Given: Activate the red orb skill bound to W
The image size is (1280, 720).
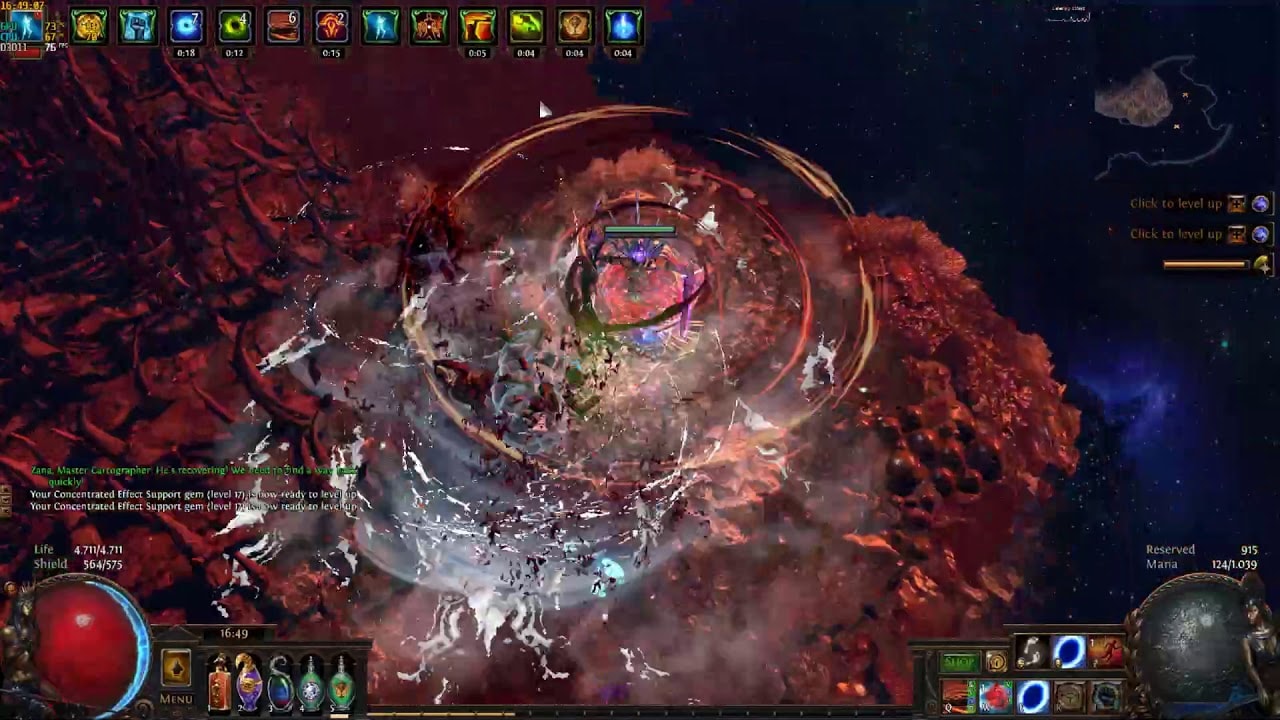Looking at the screenshot, I should [995, 696].
